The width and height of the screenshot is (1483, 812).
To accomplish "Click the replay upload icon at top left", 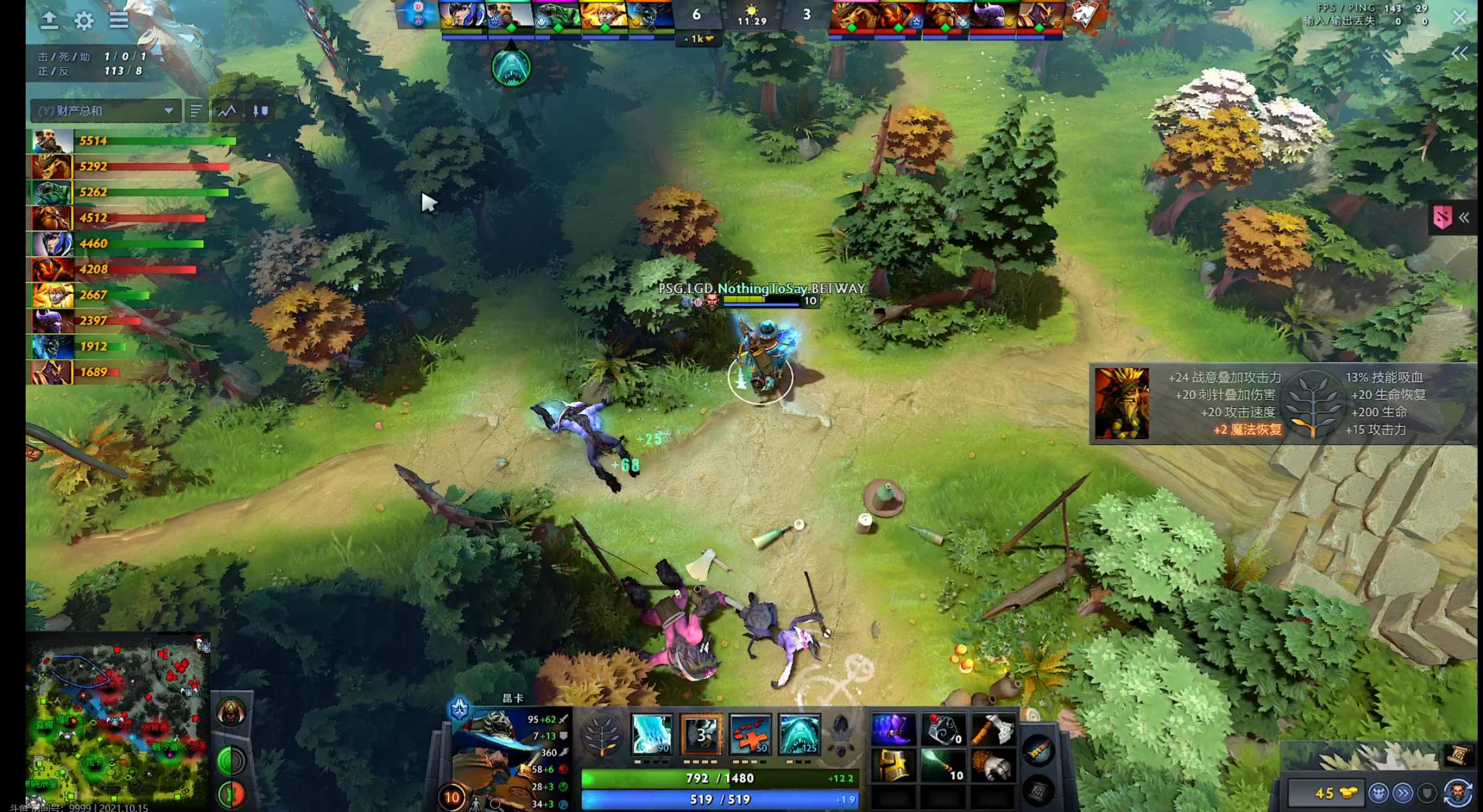I will click(x=50, y=20).
